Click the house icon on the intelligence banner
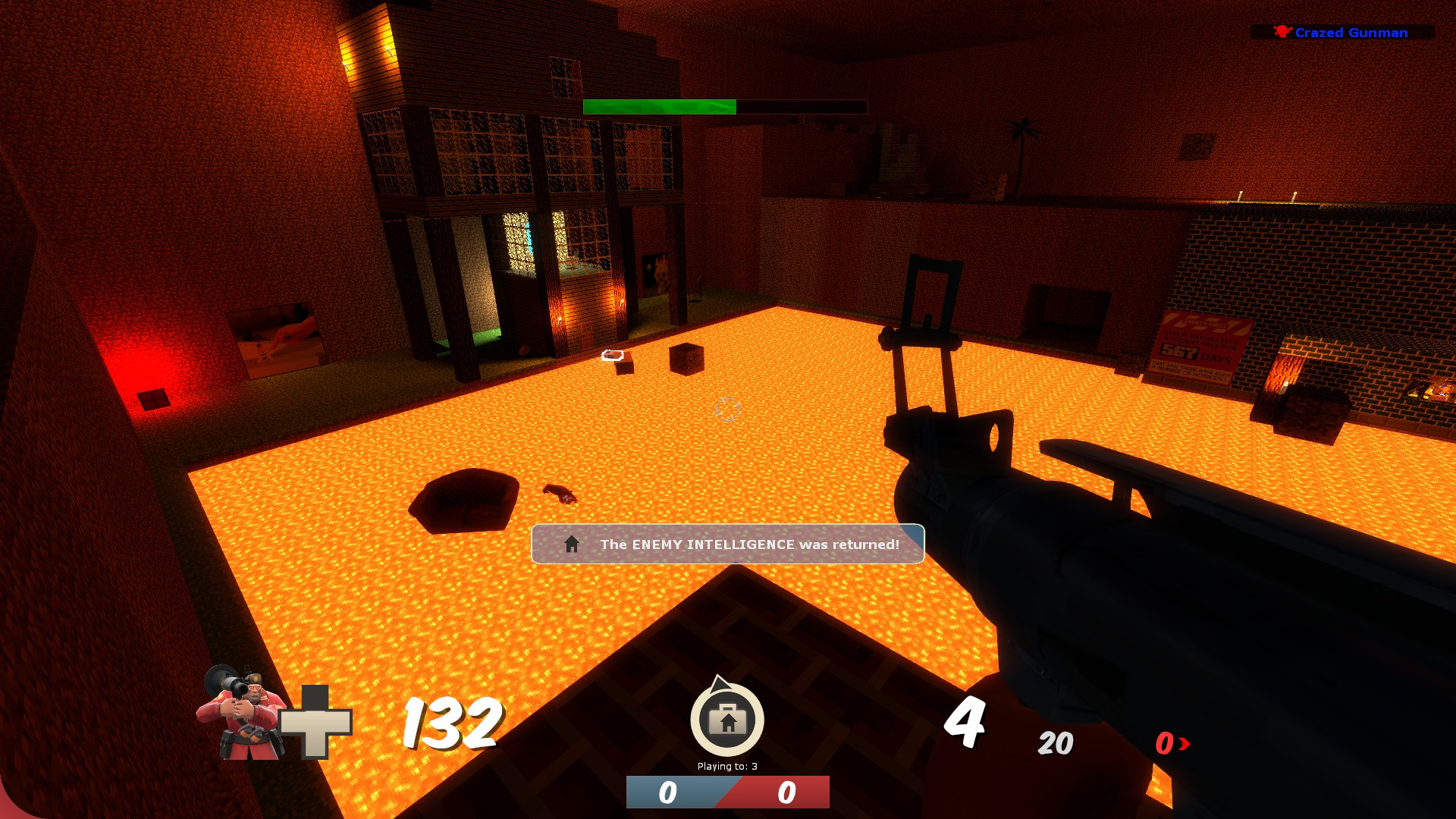This screenshot has height=819, width=1456. 570,543
